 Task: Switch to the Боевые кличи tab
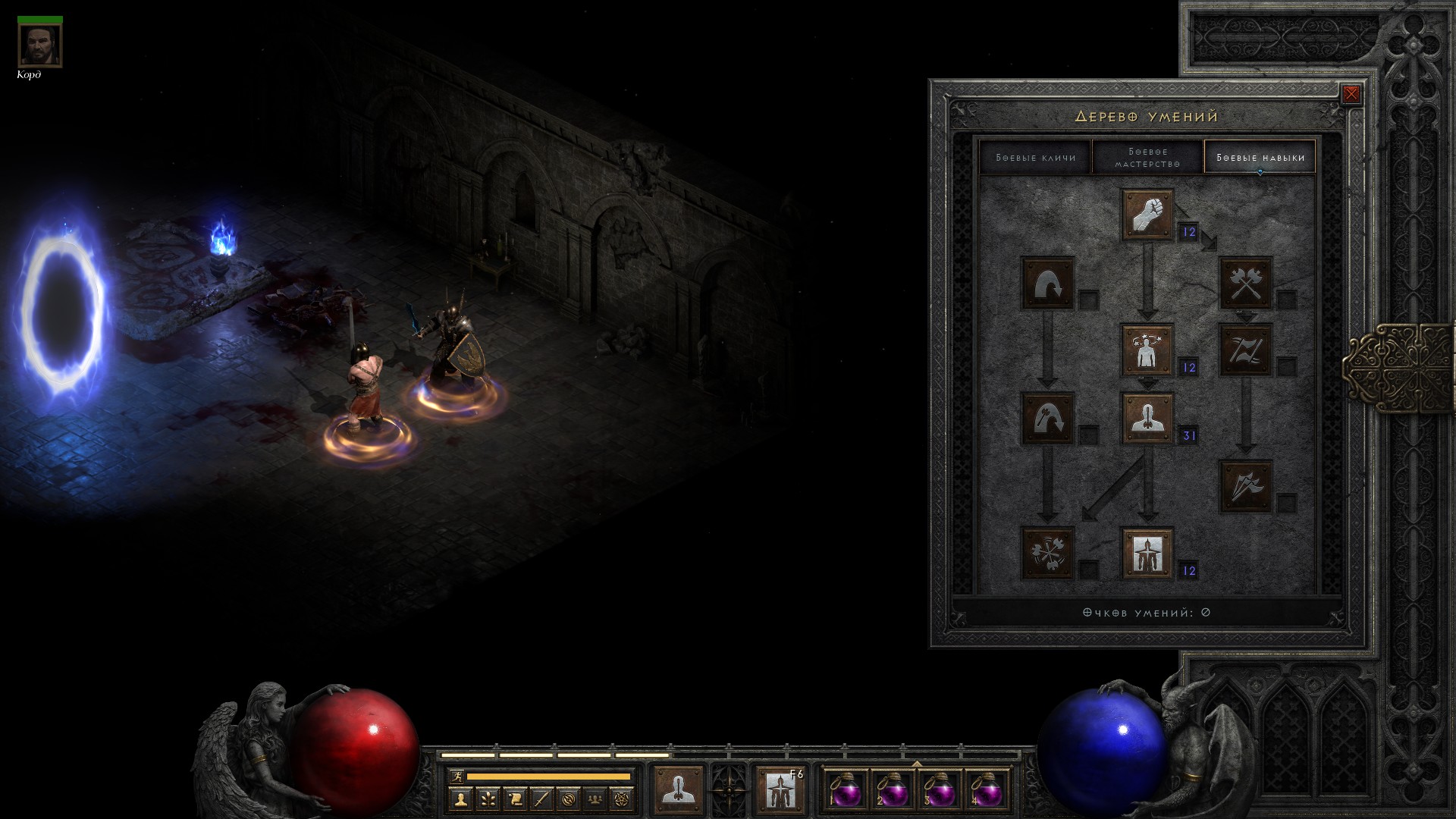1035,157
